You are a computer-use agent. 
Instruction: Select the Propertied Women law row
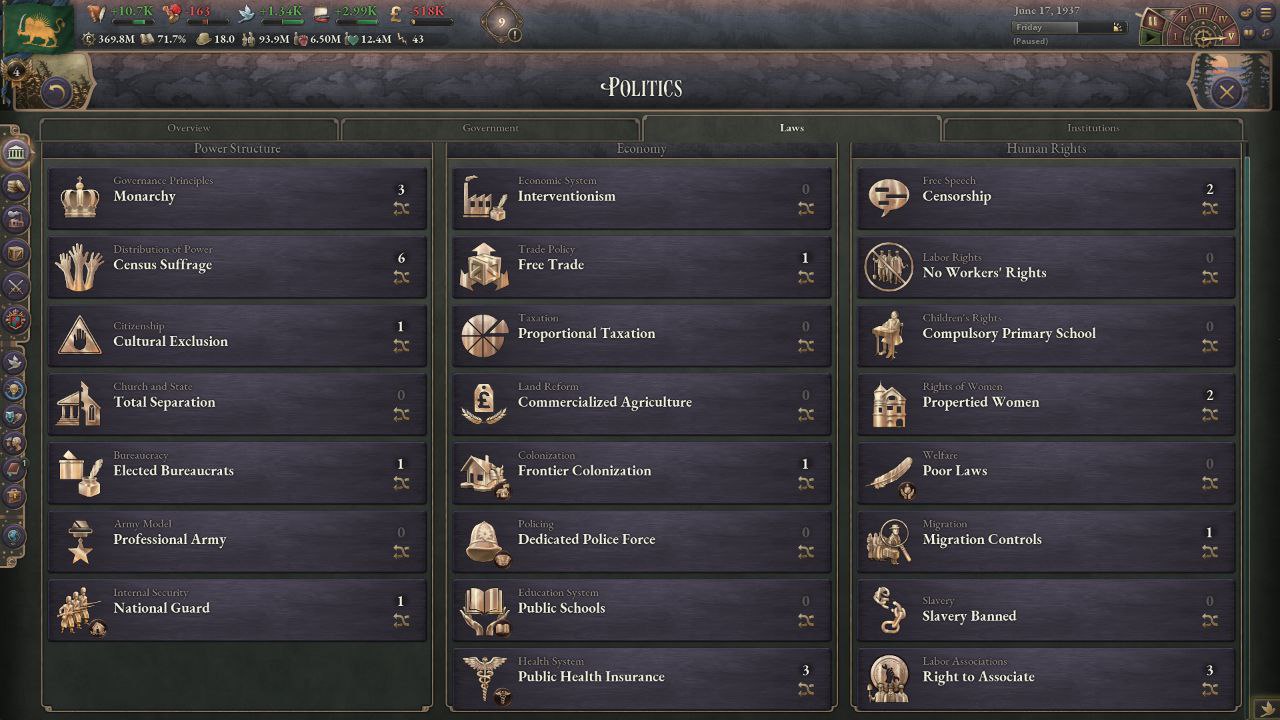click(1046, 403)
